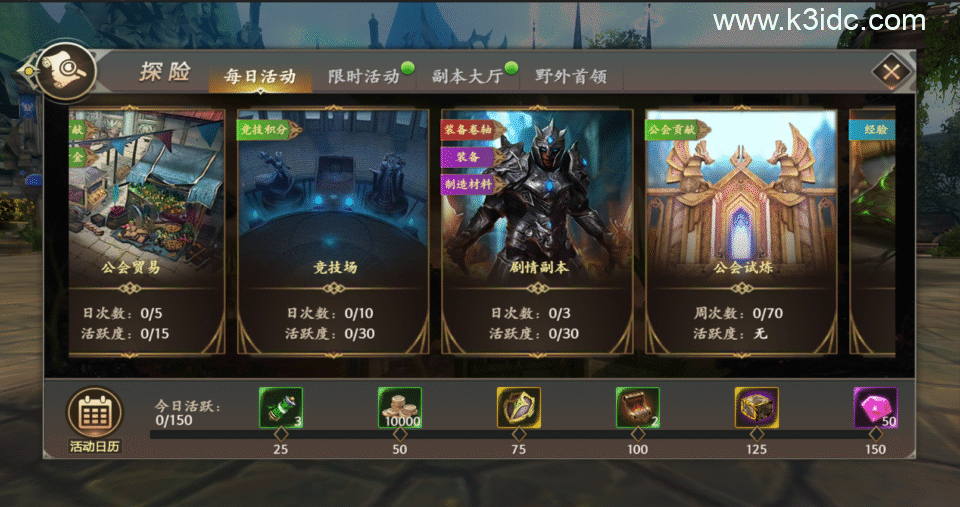This screenshot has height=507, width=960.
Task: Open the 活动日历 calendar
Action: tap(94, 418)
